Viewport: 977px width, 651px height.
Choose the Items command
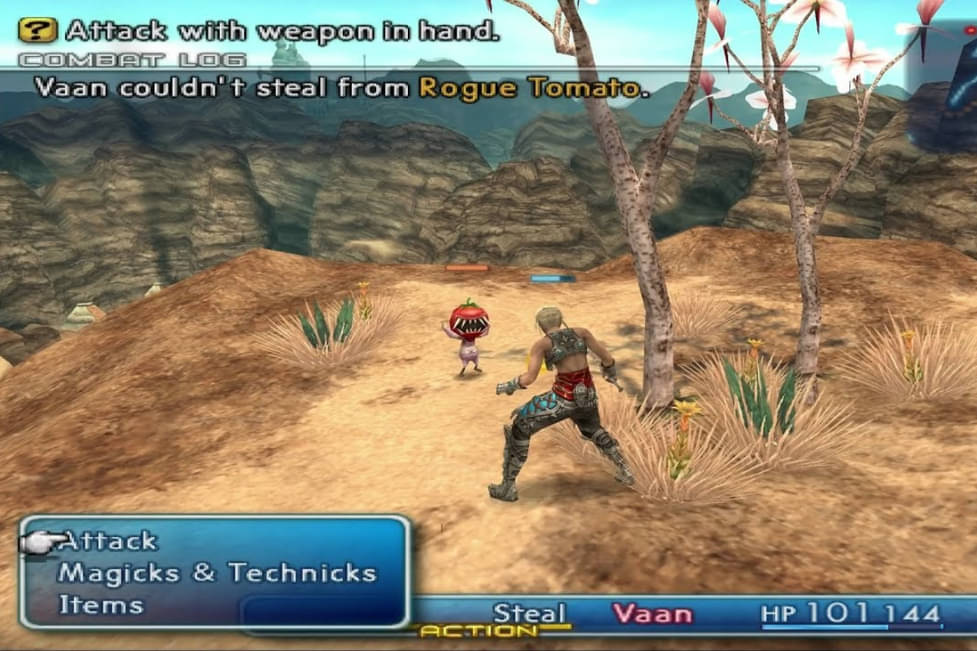click(x=101, y=604)
